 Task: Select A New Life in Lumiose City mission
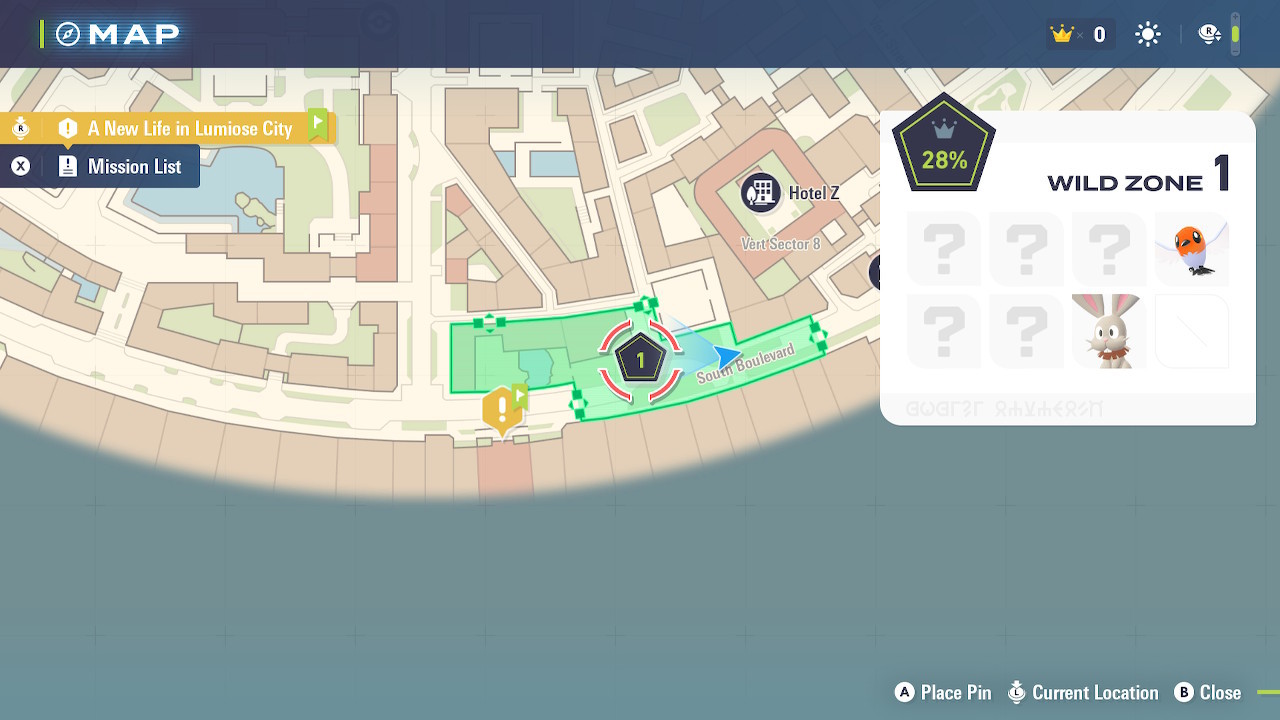tap(189, 128)
